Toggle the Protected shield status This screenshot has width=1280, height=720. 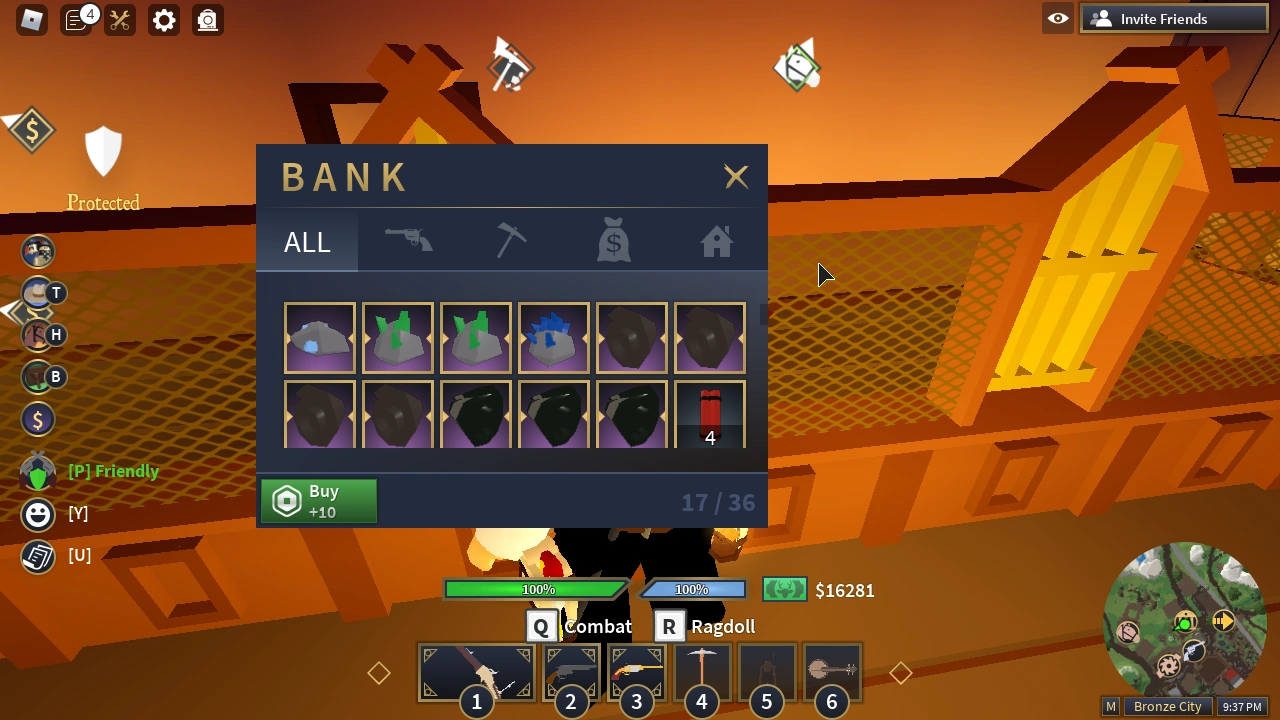[x=103, y=150]
